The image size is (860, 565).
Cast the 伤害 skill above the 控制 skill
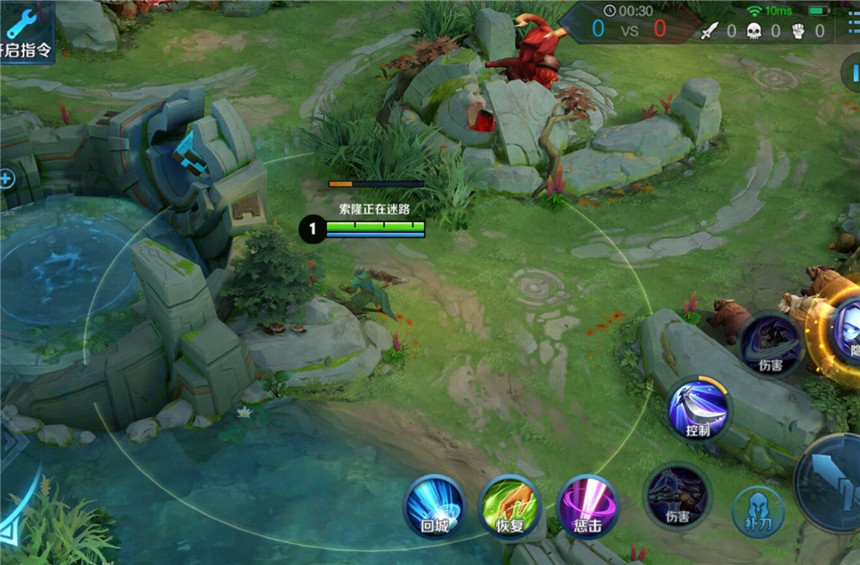click(770, 343)
